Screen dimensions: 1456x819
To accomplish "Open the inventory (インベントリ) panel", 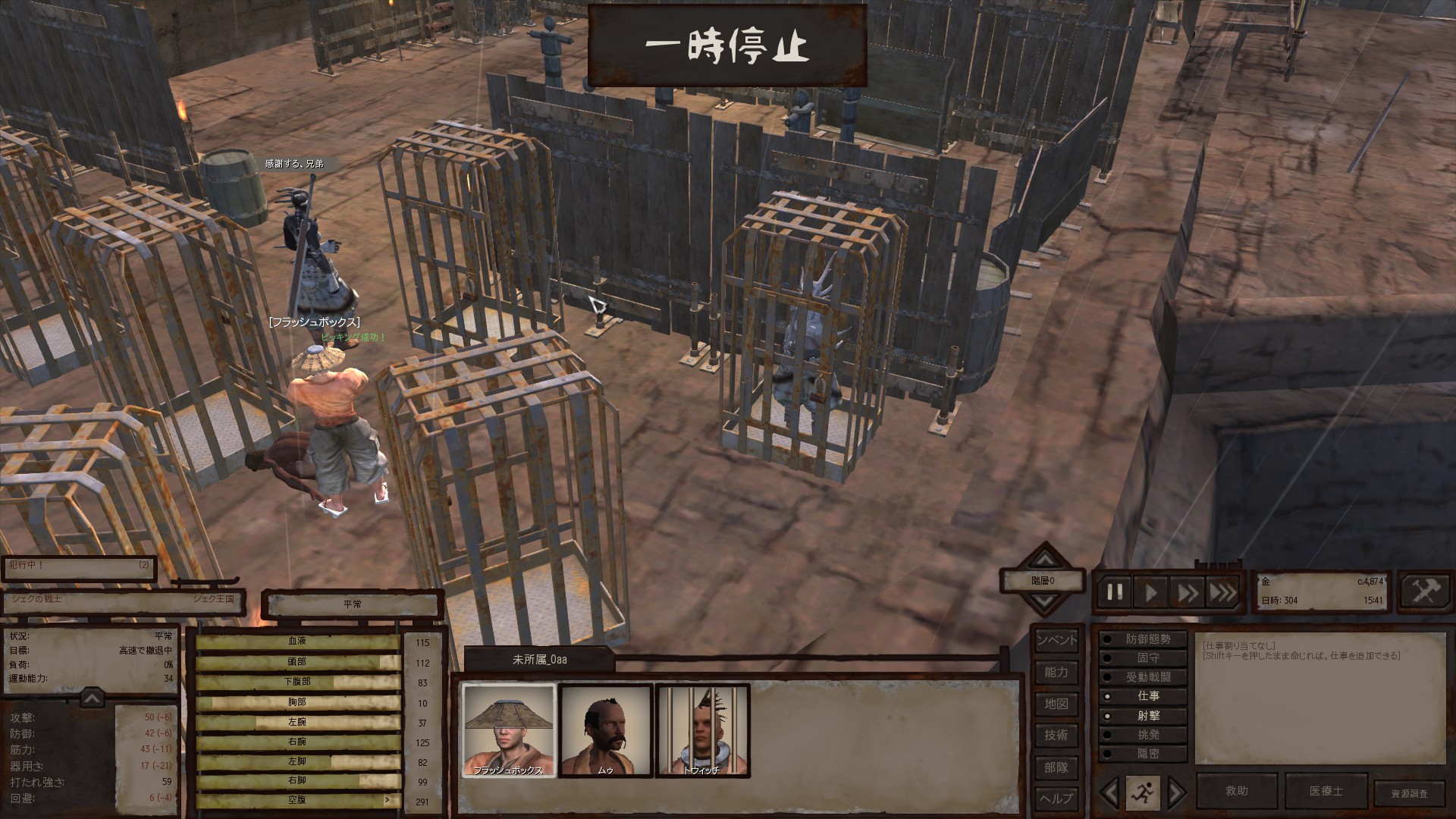I will 1056,640.
